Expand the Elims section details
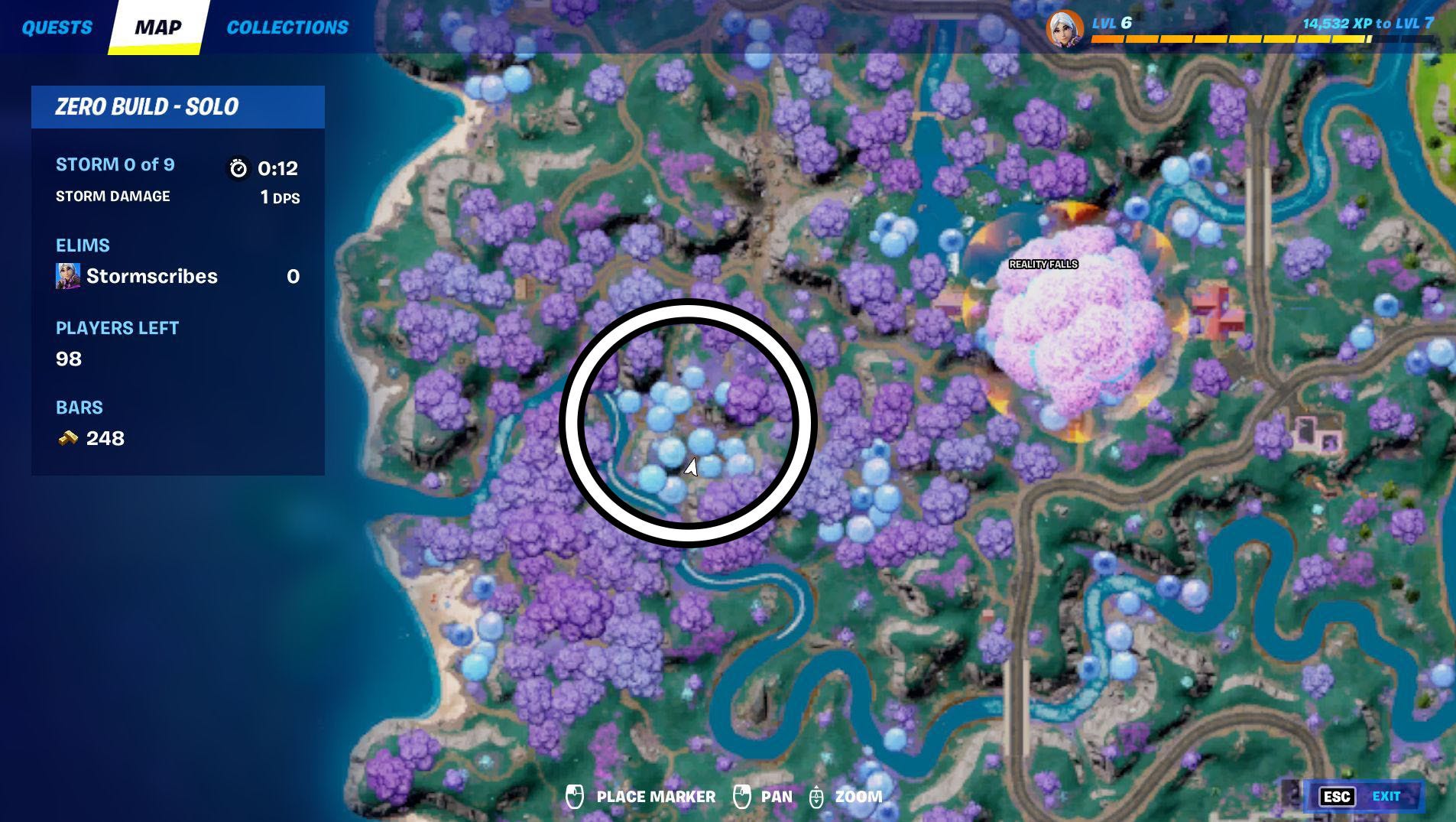The width and height of the screenshot is (1456, 822). (83, 245)
